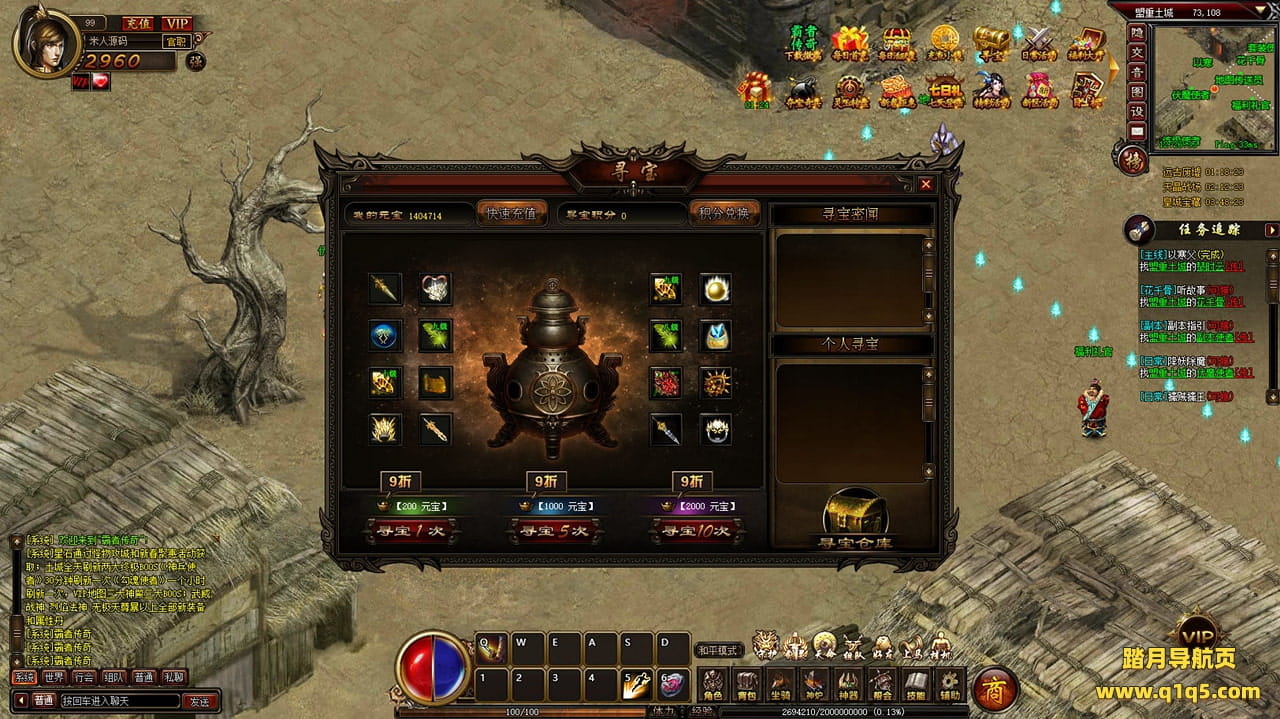Open the 每日首充 daily gift icon
This screenshot has width=1280, height=719.
[x=850, y=44]
